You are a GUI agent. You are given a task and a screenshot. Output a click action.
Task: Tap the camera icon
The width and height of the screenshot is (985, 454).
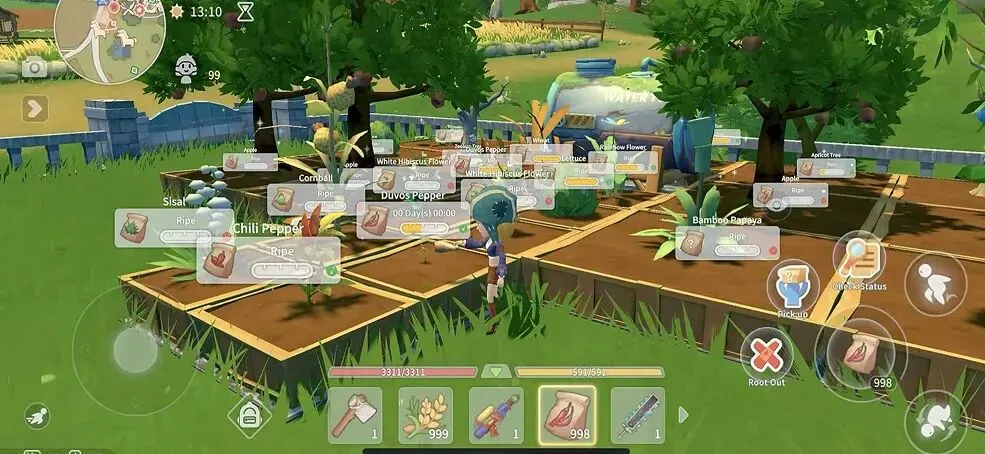point(34,68)
